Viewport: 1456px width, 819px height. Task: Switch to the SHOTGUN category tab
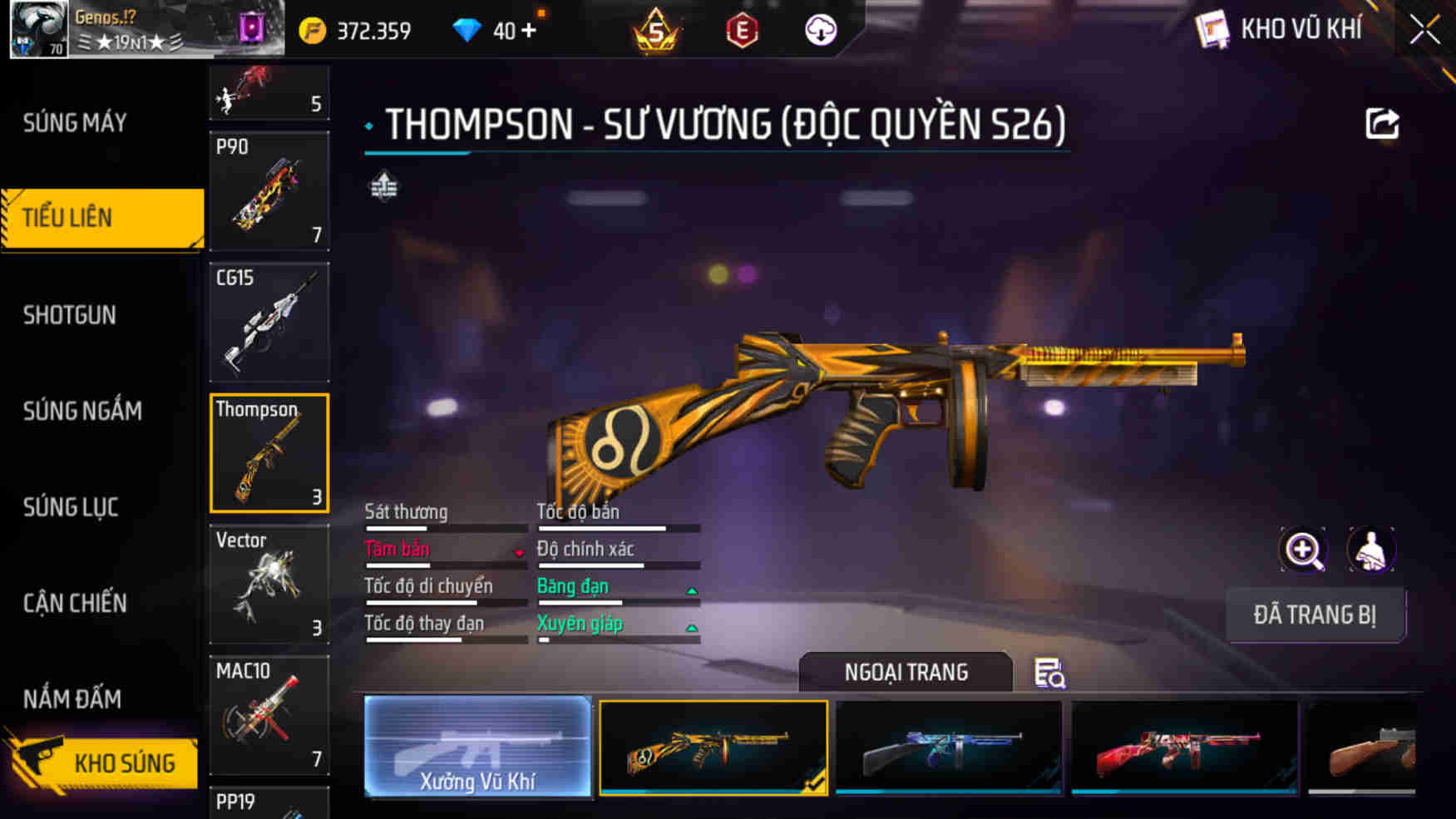[x=71, y=314]
